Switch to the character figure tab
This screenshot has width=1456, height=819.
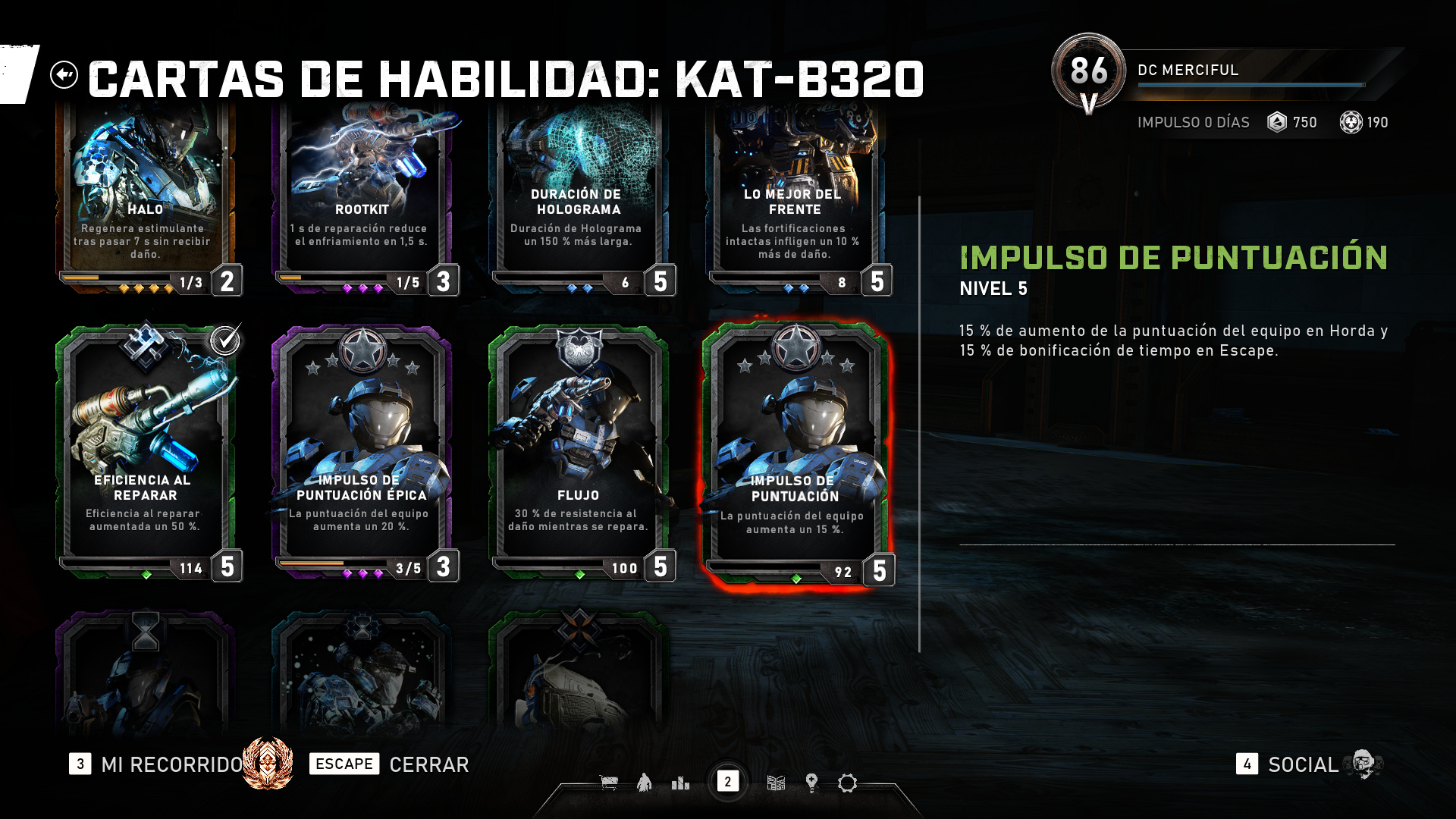tap(644, 783)
